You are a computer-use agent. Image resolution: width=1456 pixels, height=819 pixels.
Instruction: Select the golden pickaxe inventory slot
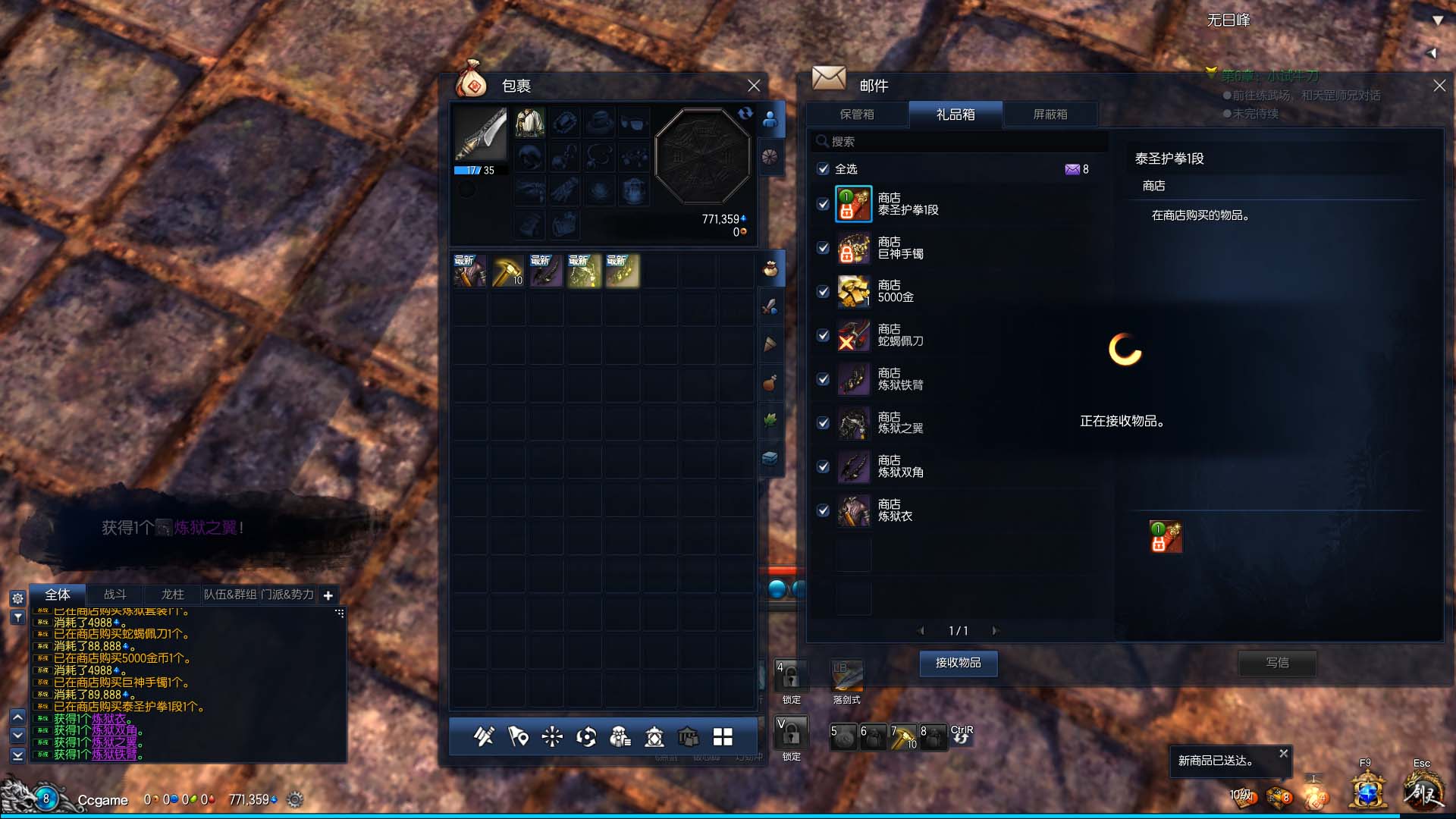(507, 271)
